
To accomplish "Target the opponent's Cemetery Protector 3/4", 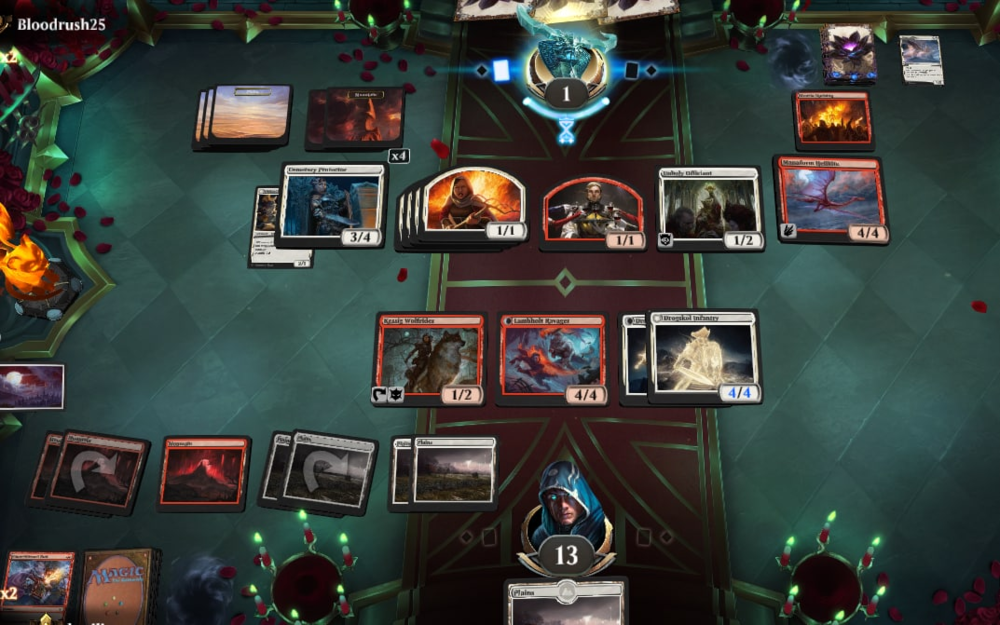I will coord(332,206).
